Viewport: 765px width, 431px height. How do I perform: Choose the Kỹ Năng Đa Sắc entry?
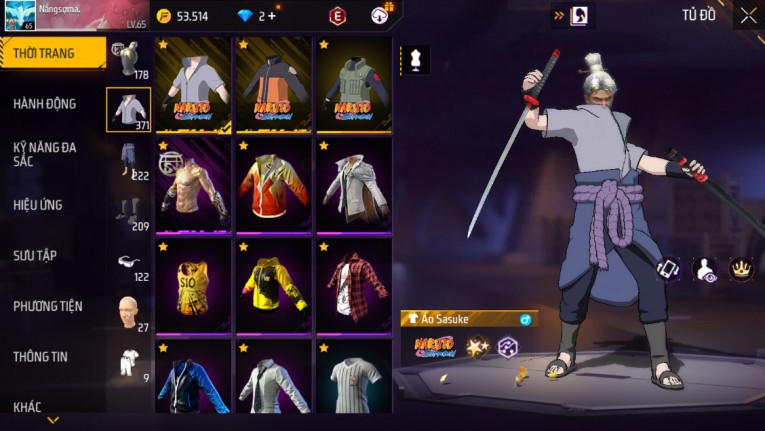click(44, 154)
